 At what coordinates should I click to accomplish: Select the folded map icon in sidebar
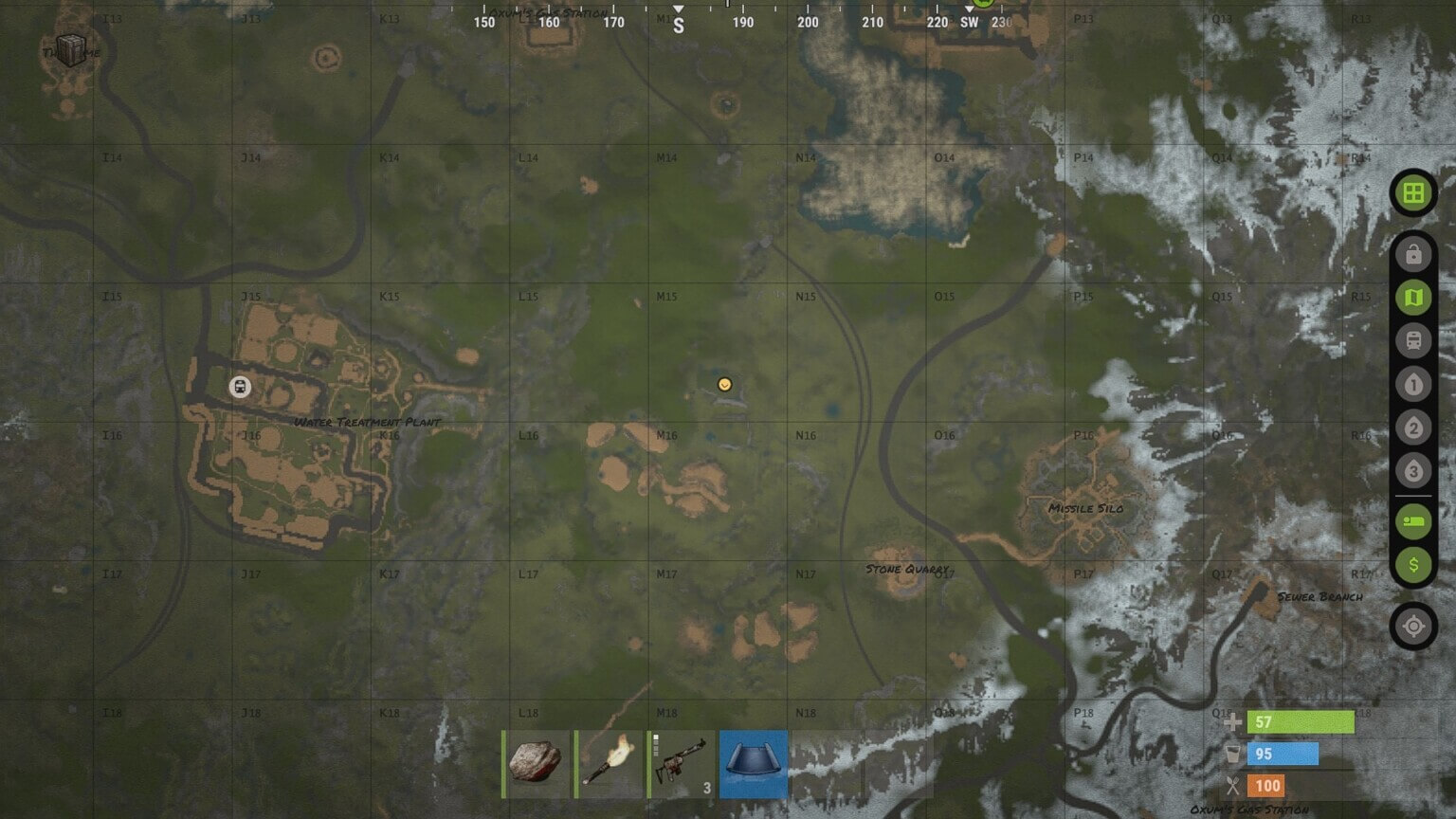pyautogui.click(x=1413, y=297)
